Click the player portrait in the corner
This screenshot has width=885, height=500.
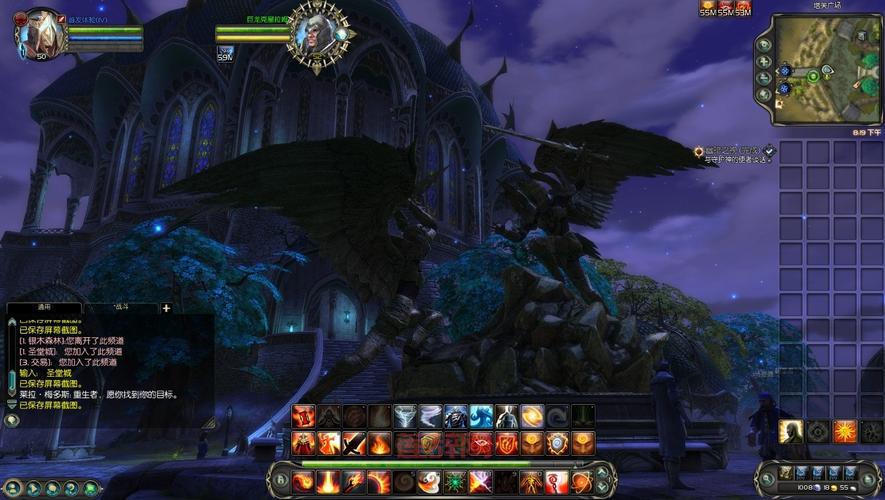pos(40,31)
